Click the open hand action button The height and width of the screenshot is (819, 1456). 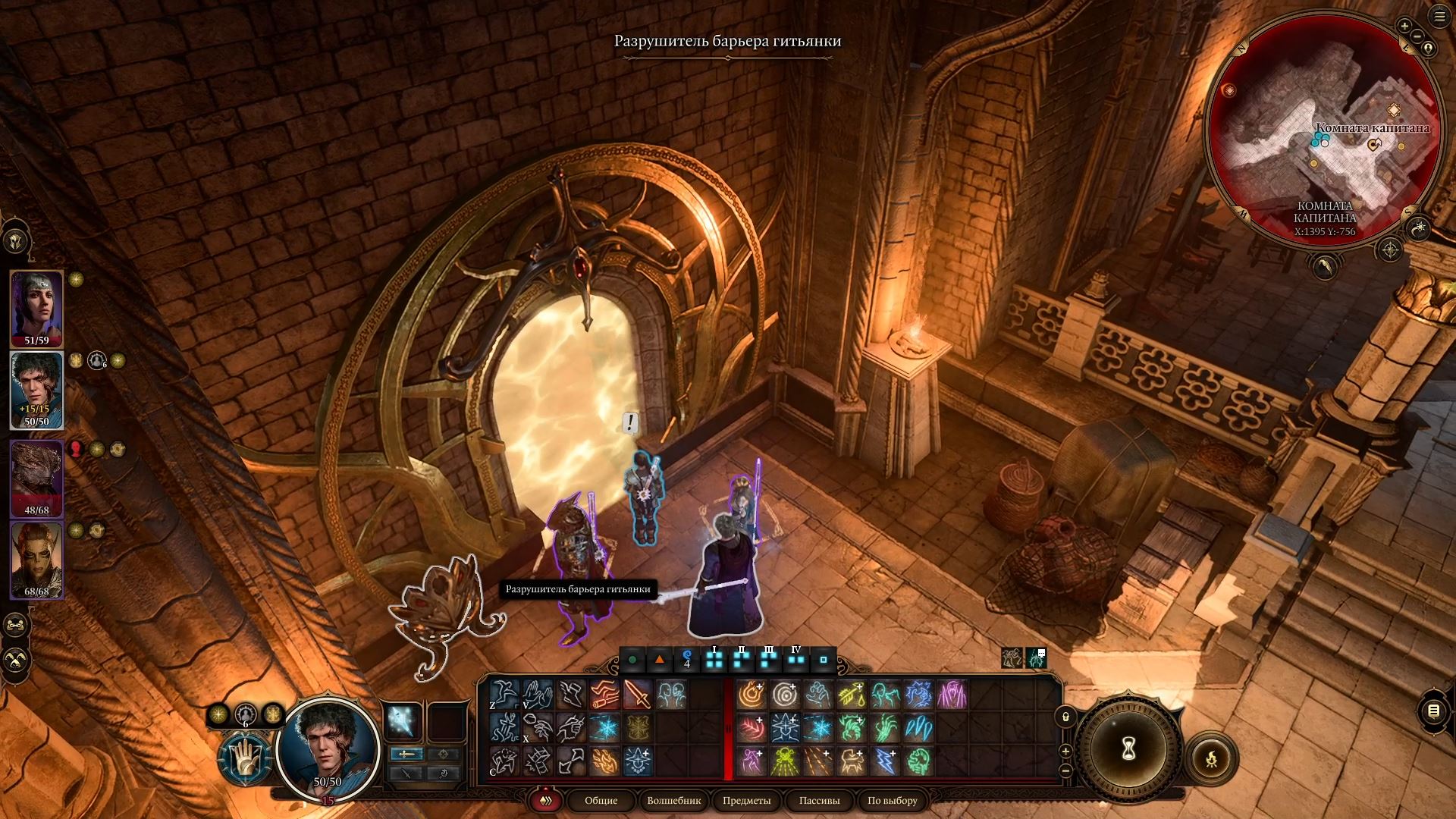[x=244, y=759]
